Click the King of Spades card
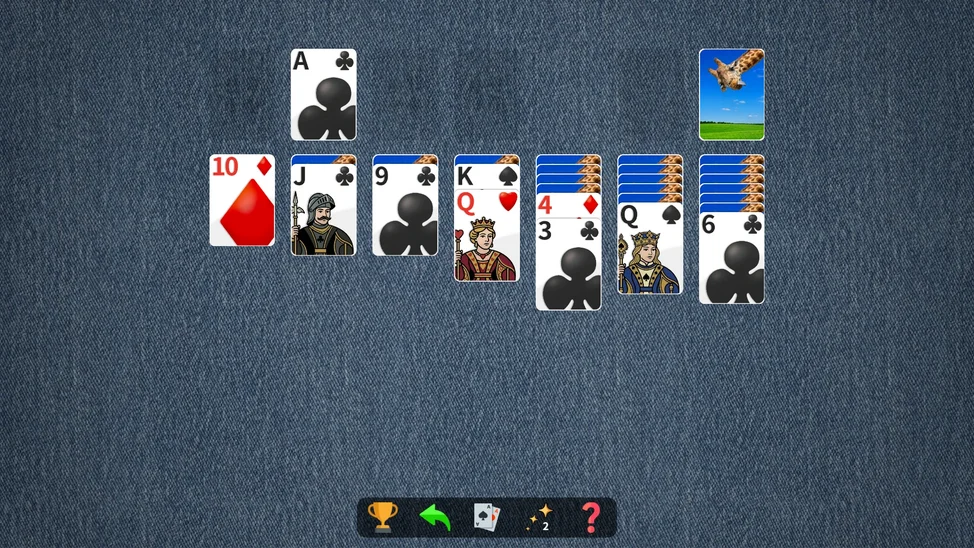Viewport: 974px width, 548px height. point(486,177)
